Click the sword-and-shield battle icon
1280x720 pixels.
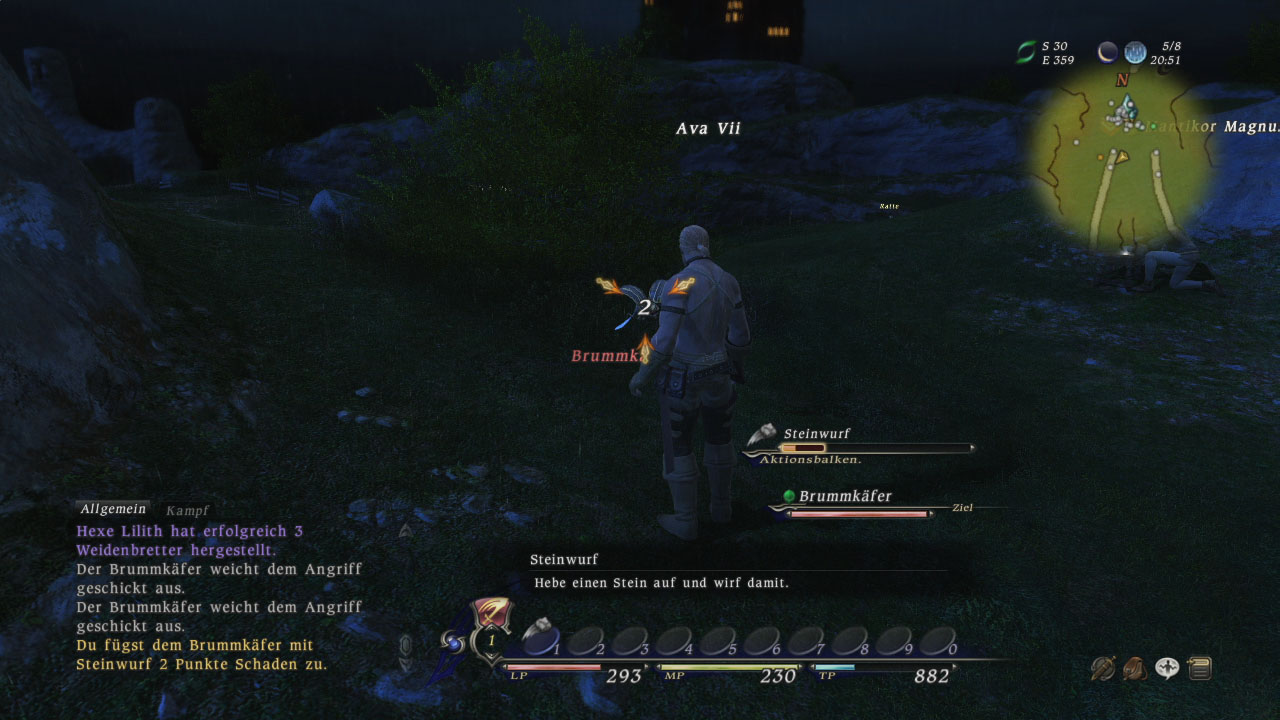[x=1102, y=668]
